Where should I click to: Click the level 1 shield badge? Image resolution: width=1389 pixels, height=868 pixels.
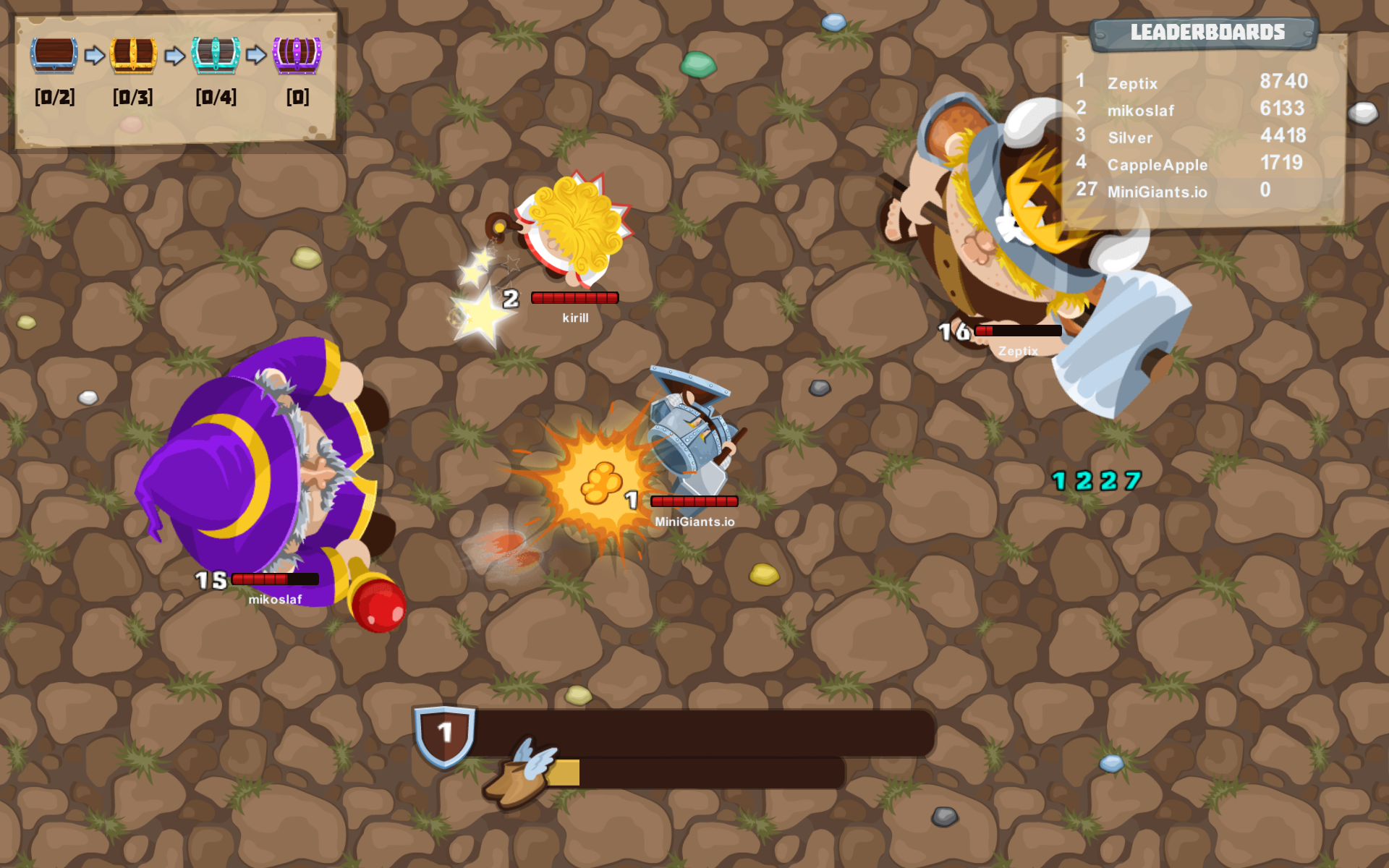point(443,732)
